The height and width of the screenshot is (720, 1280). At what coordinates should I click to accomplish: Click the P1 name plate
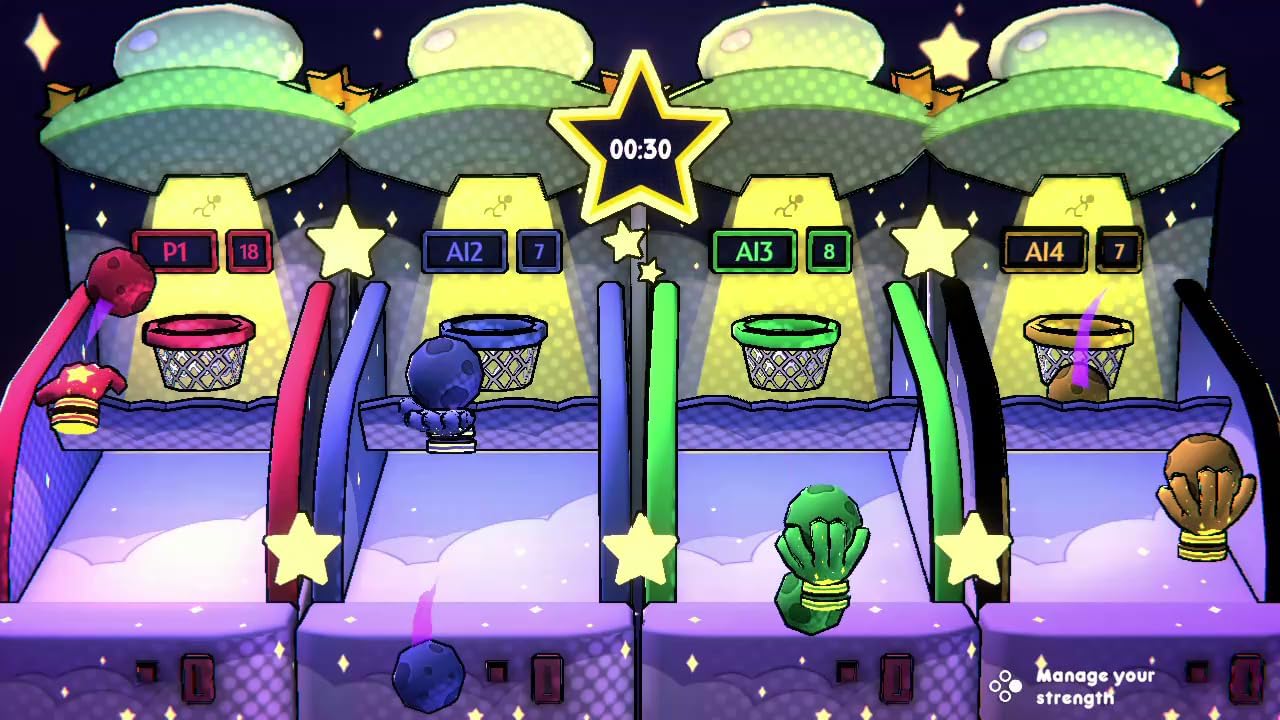click(x=178, y=252)
